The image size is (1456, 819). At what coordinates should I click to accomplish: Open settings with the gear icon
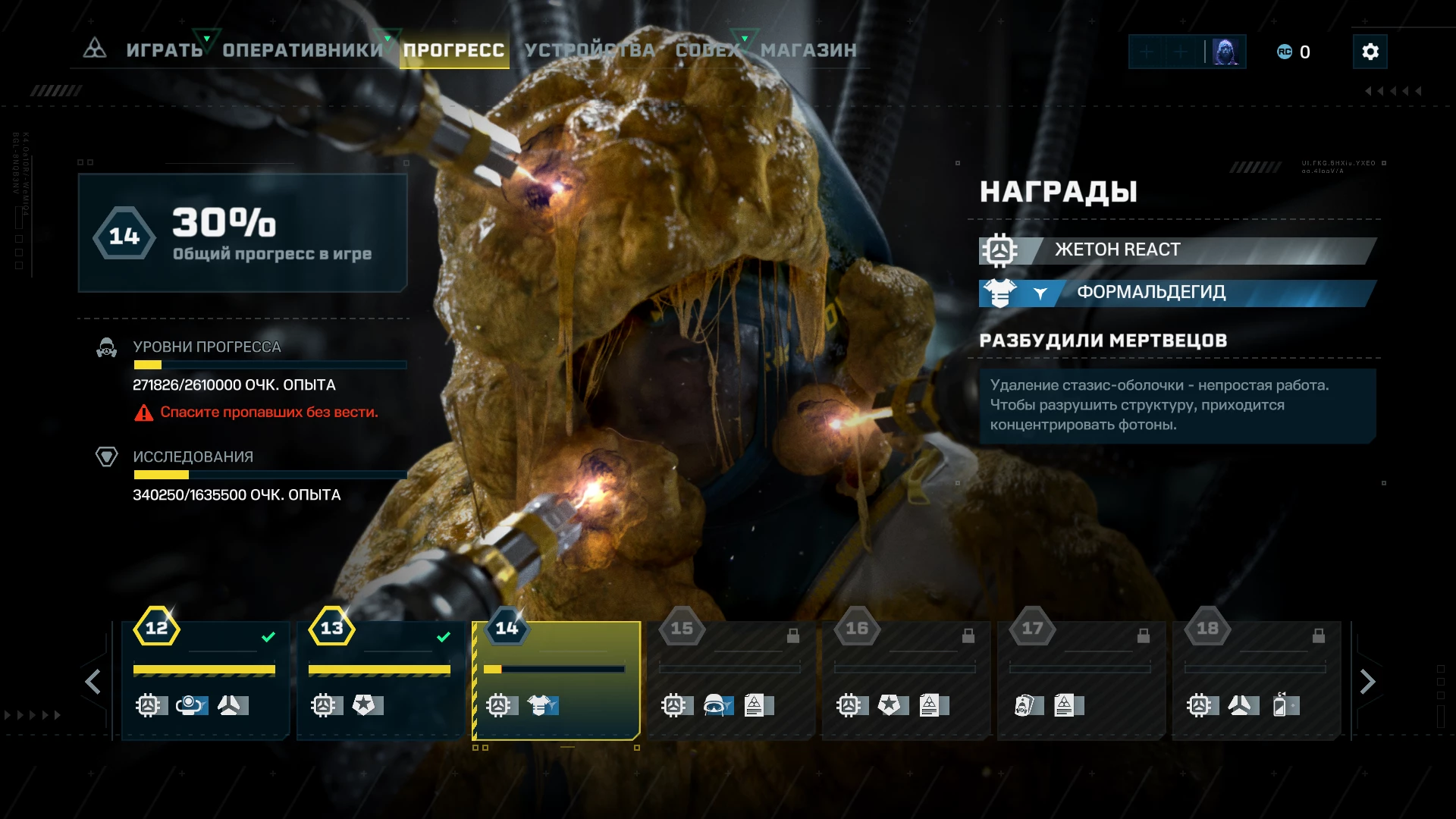point(1370,52)
